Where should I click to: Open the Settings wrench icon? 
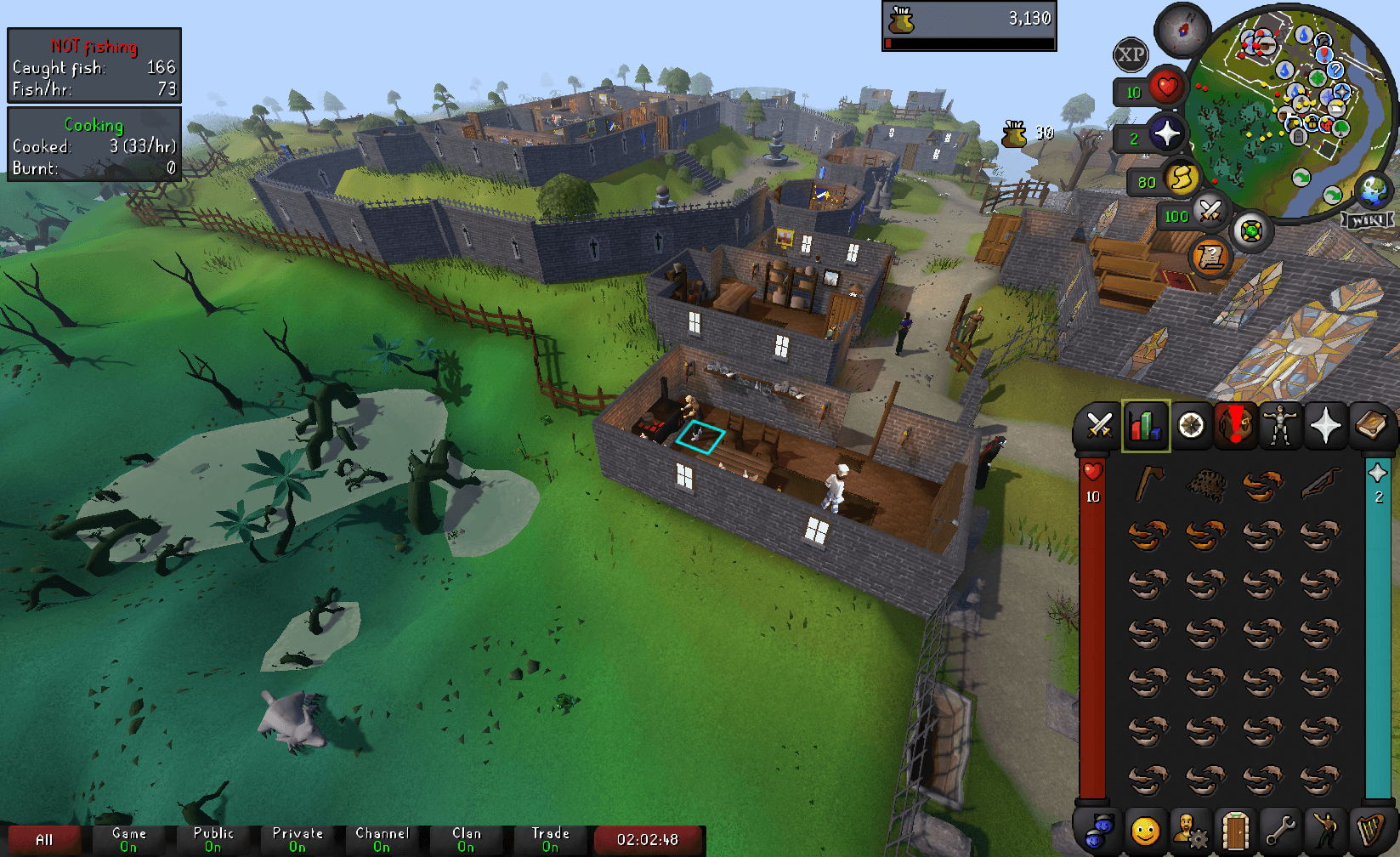click(1280, 831)
